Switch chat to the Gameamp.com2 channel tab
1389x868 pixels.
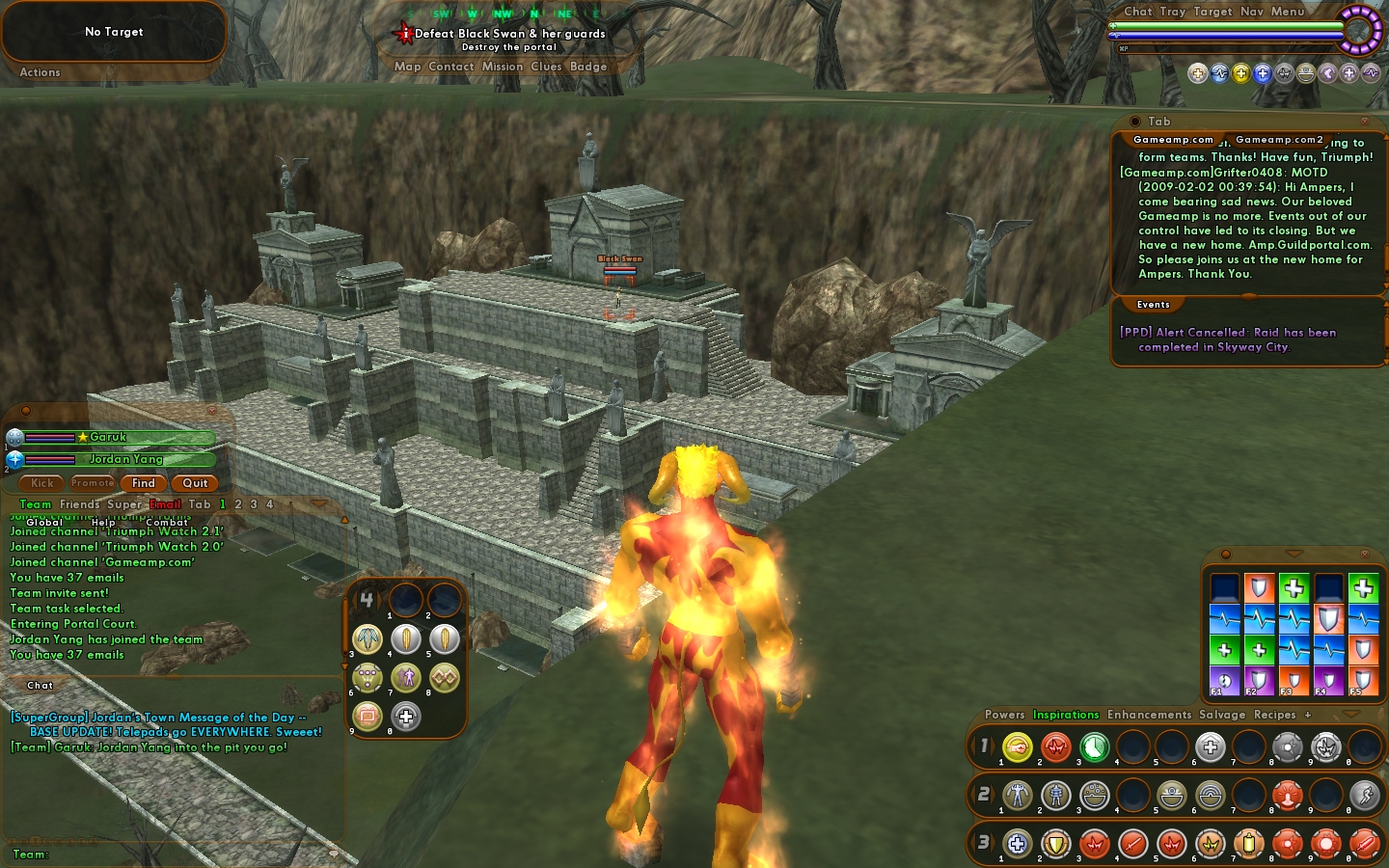coord(1279,140)
